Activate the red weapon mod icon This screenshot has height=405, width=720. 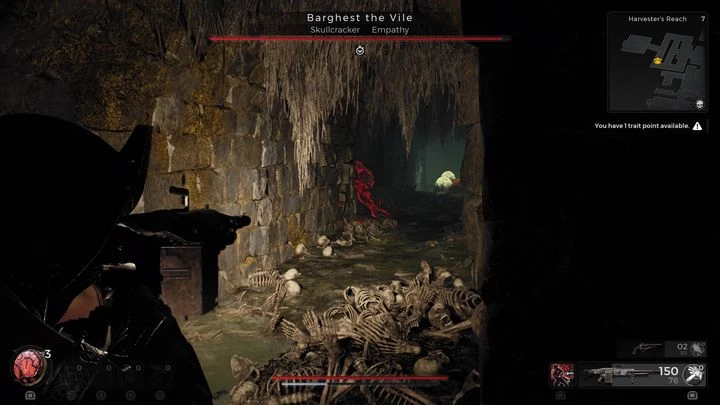[x=561, y=374]
